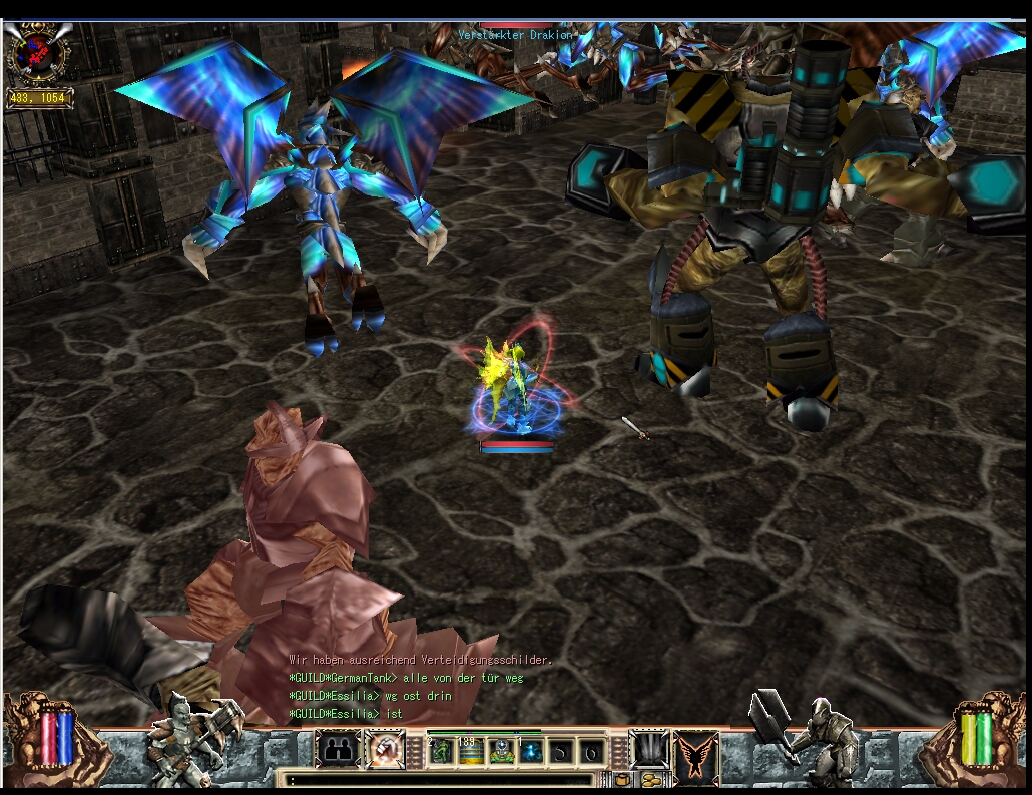Open the party silhouettes button
This screenshot has height=795, width=1032.
[x=338, y=750]
